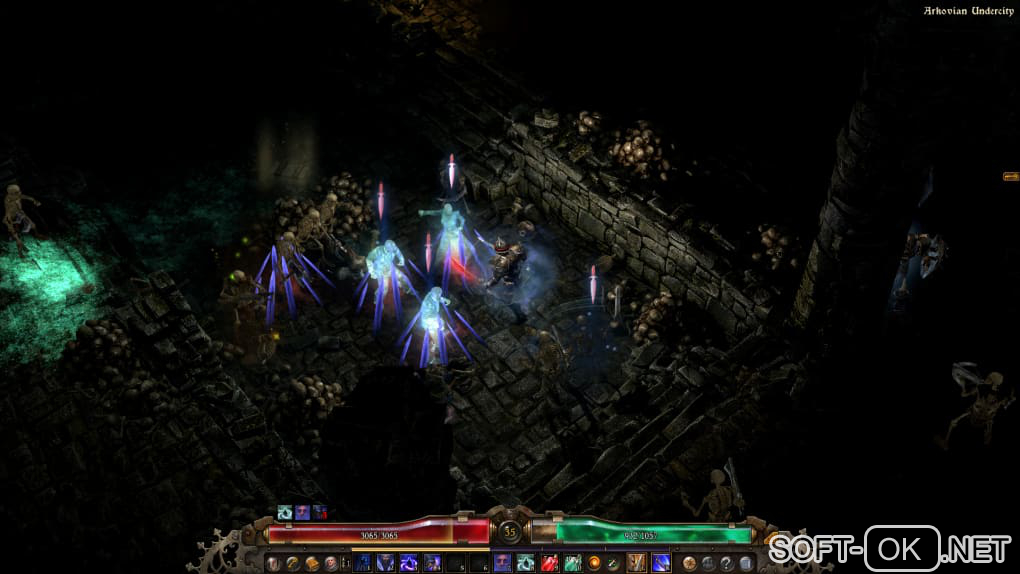
Task: Open help with the question mark button
Action: [727, 563]
